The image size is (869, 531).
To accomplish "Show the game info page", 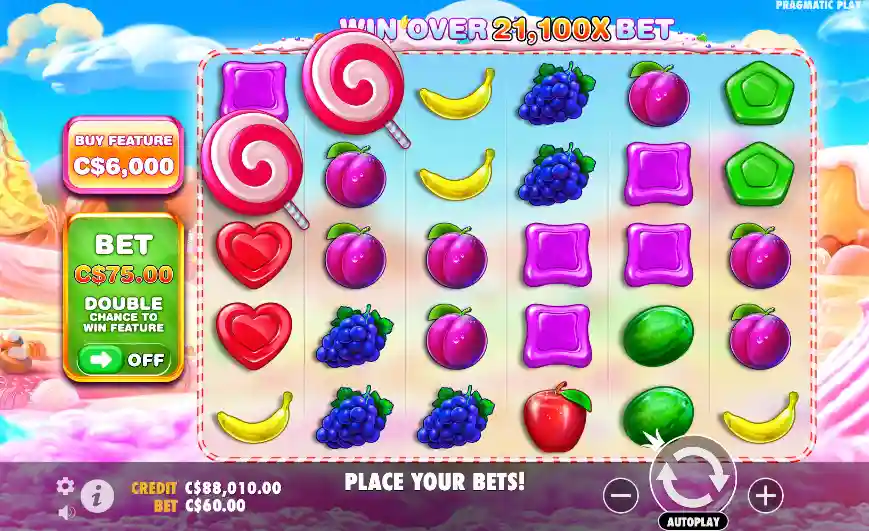I will [x=96, y=494].
